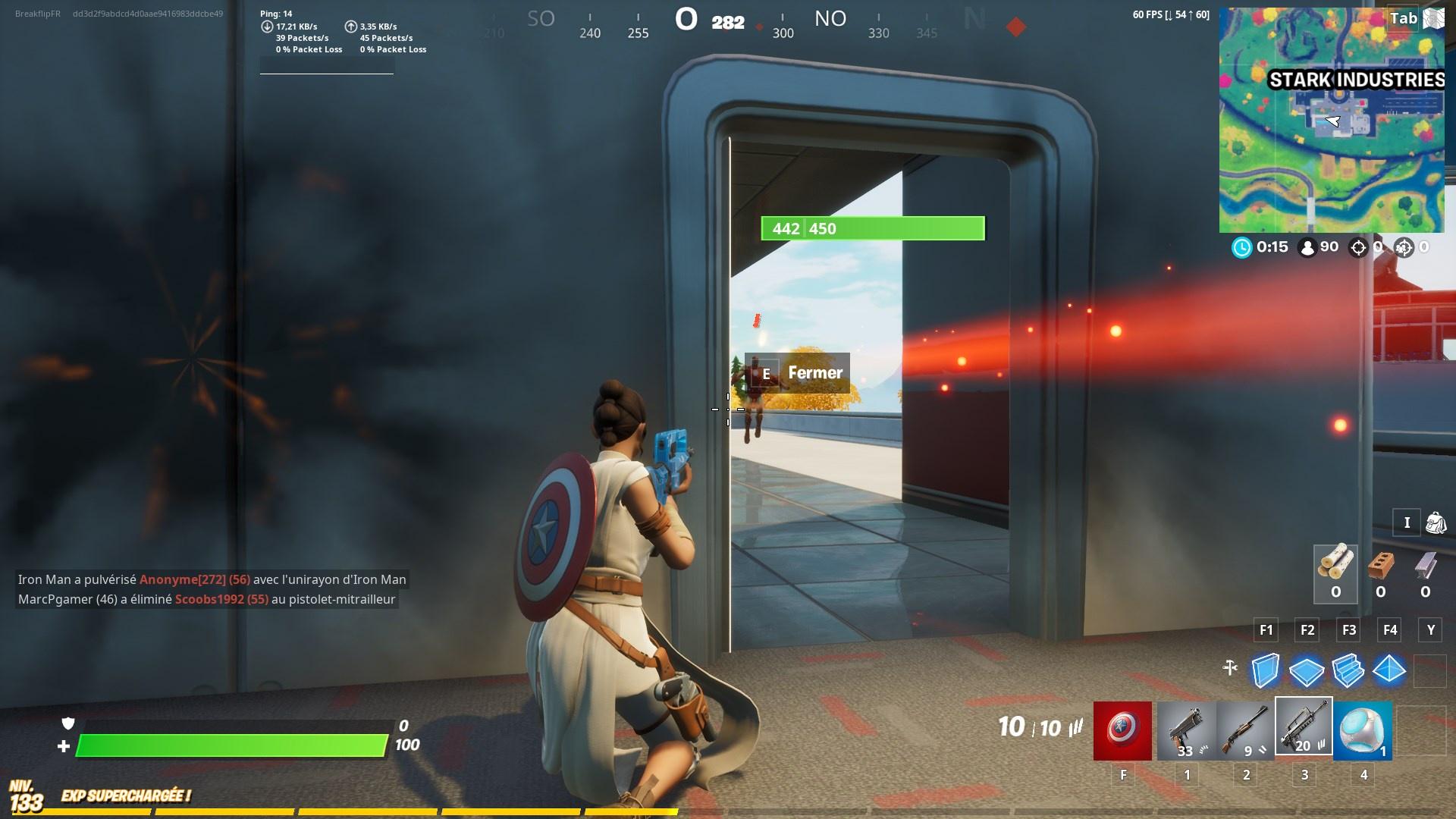Viewport: 1456px width, 819px height.
Task: Click the floor piece to toggle selection
Action: 1307,670
